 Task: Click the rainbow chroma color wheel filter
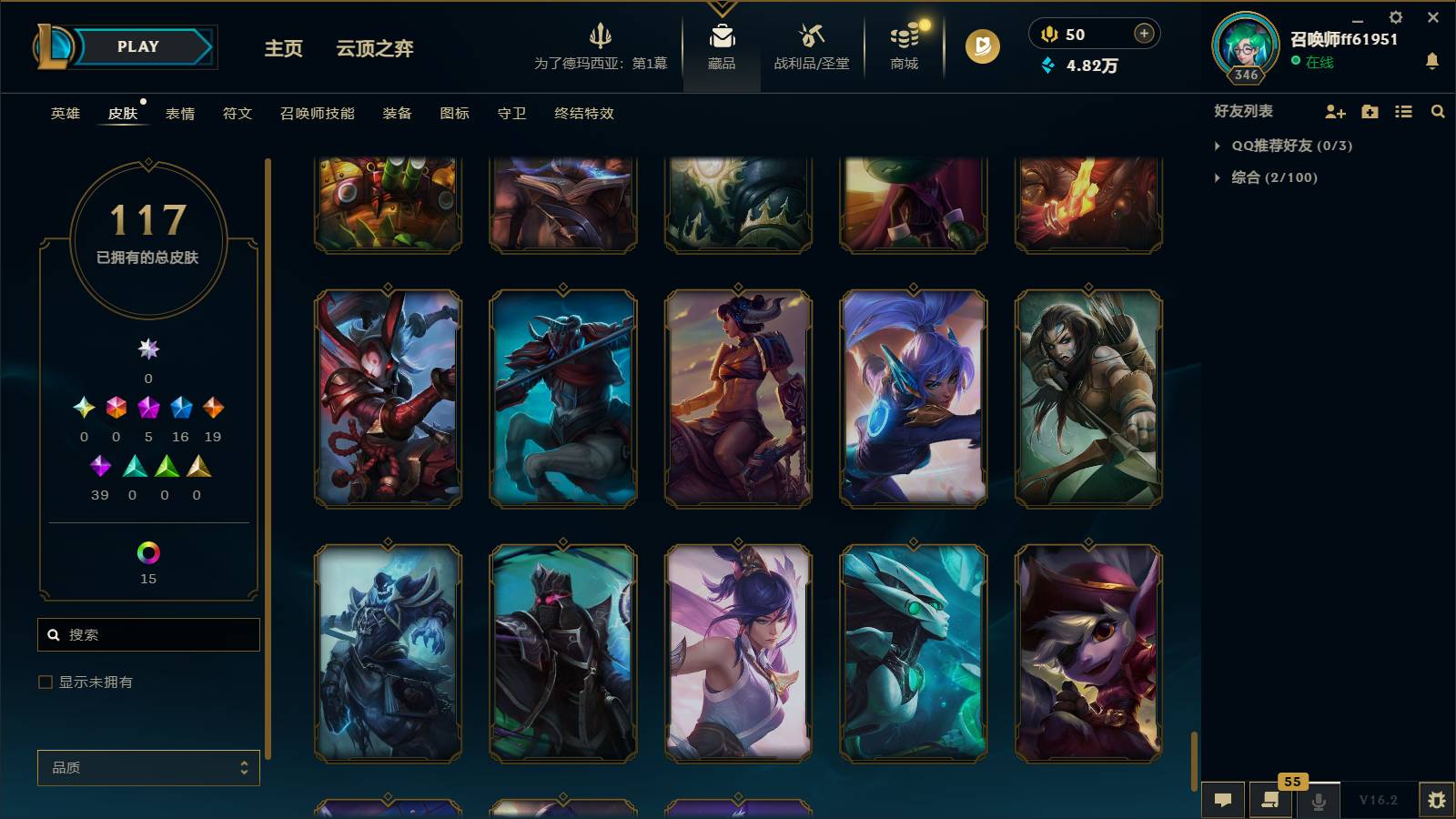pyautogui.click(x=147, y=551)
